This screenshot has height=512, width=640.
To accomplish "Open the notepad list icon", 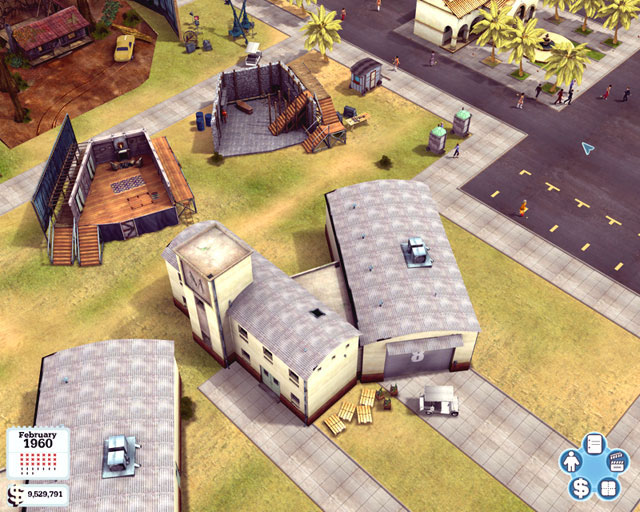I will point(593,446).
